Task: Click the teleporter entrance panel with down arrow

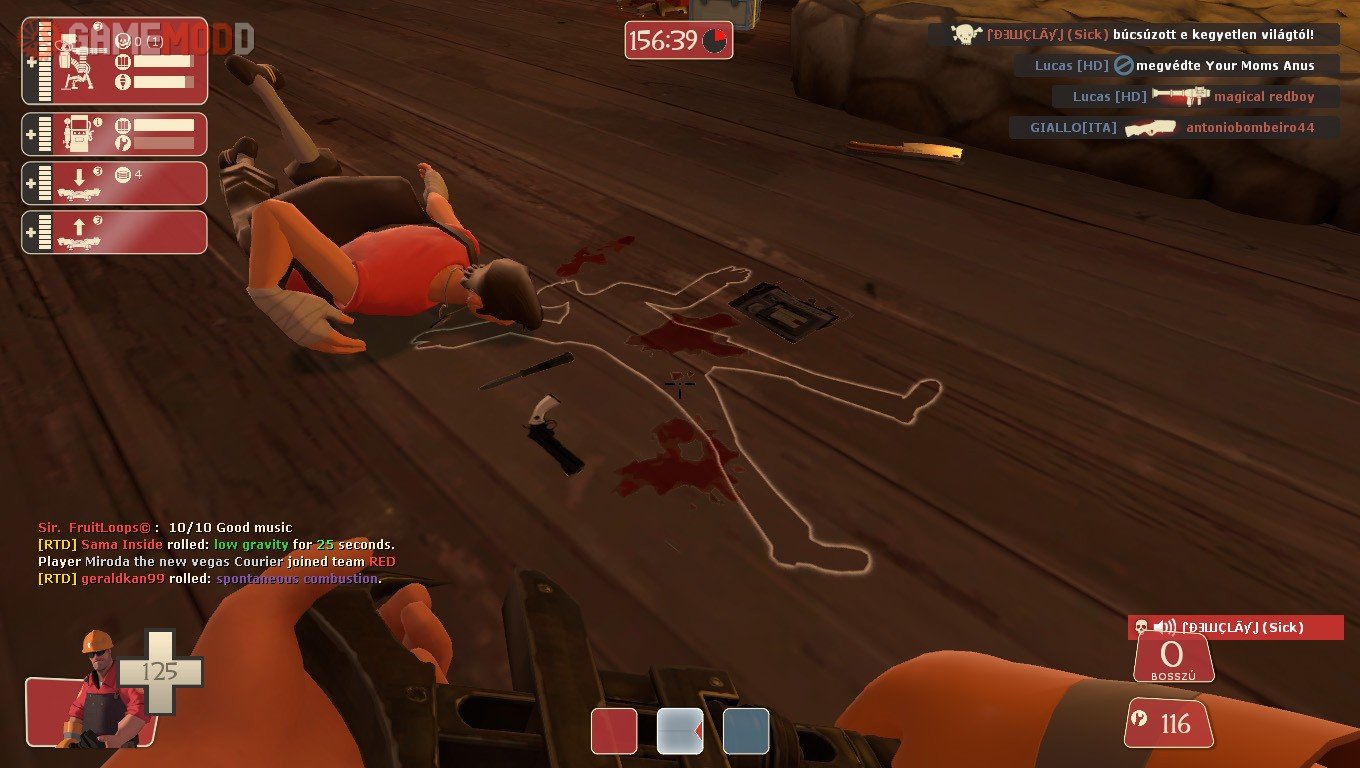Action: click(115, 183)
